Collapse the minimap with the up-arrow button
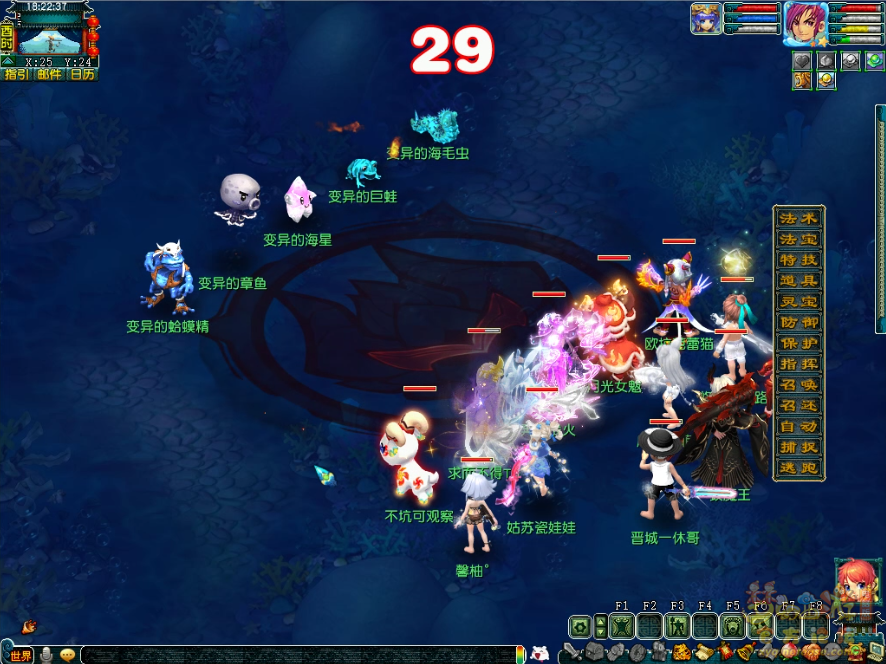 (x=7, y=60)
